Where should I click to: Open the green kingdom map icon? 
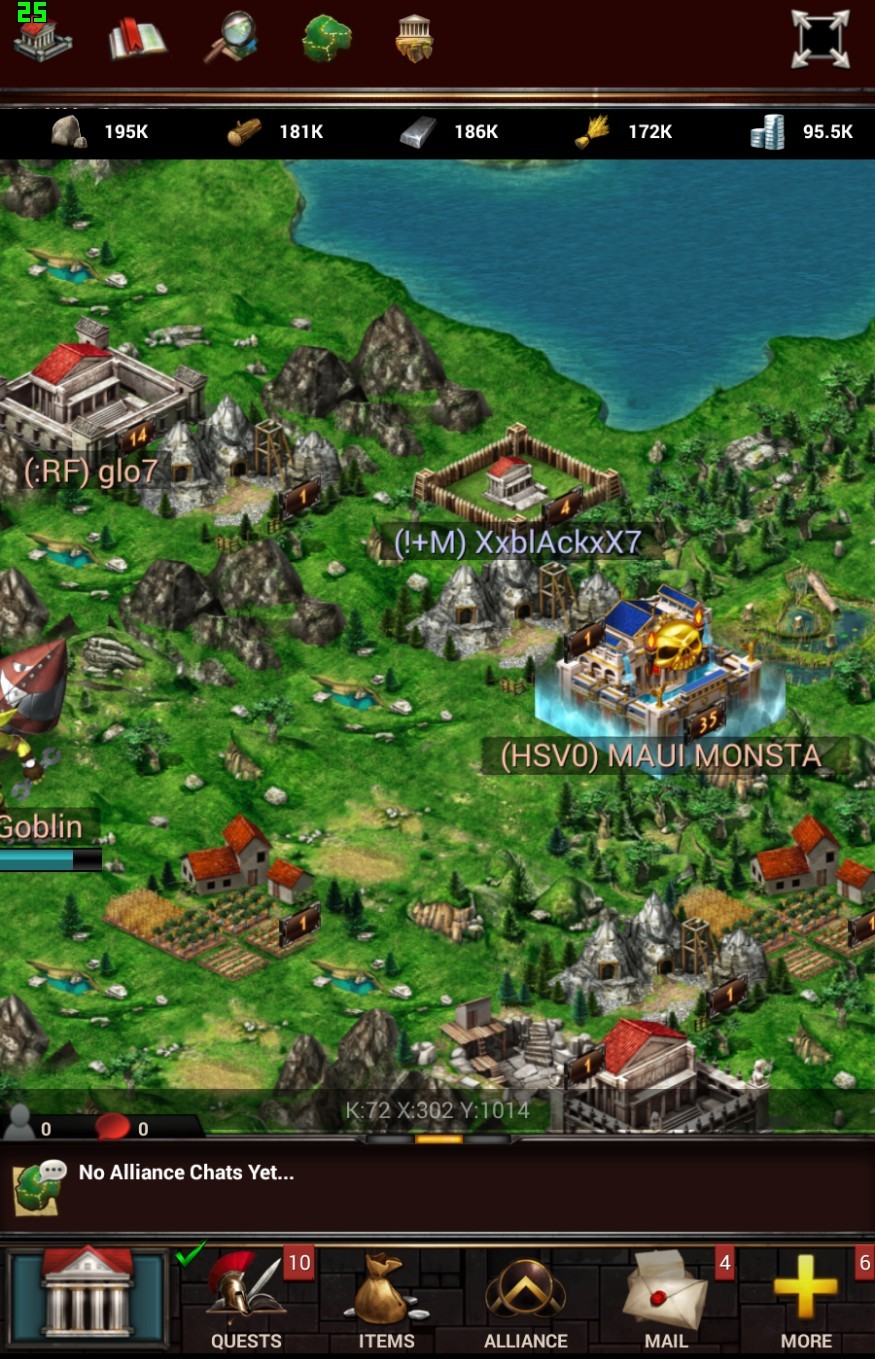click(x=326, y=38)
